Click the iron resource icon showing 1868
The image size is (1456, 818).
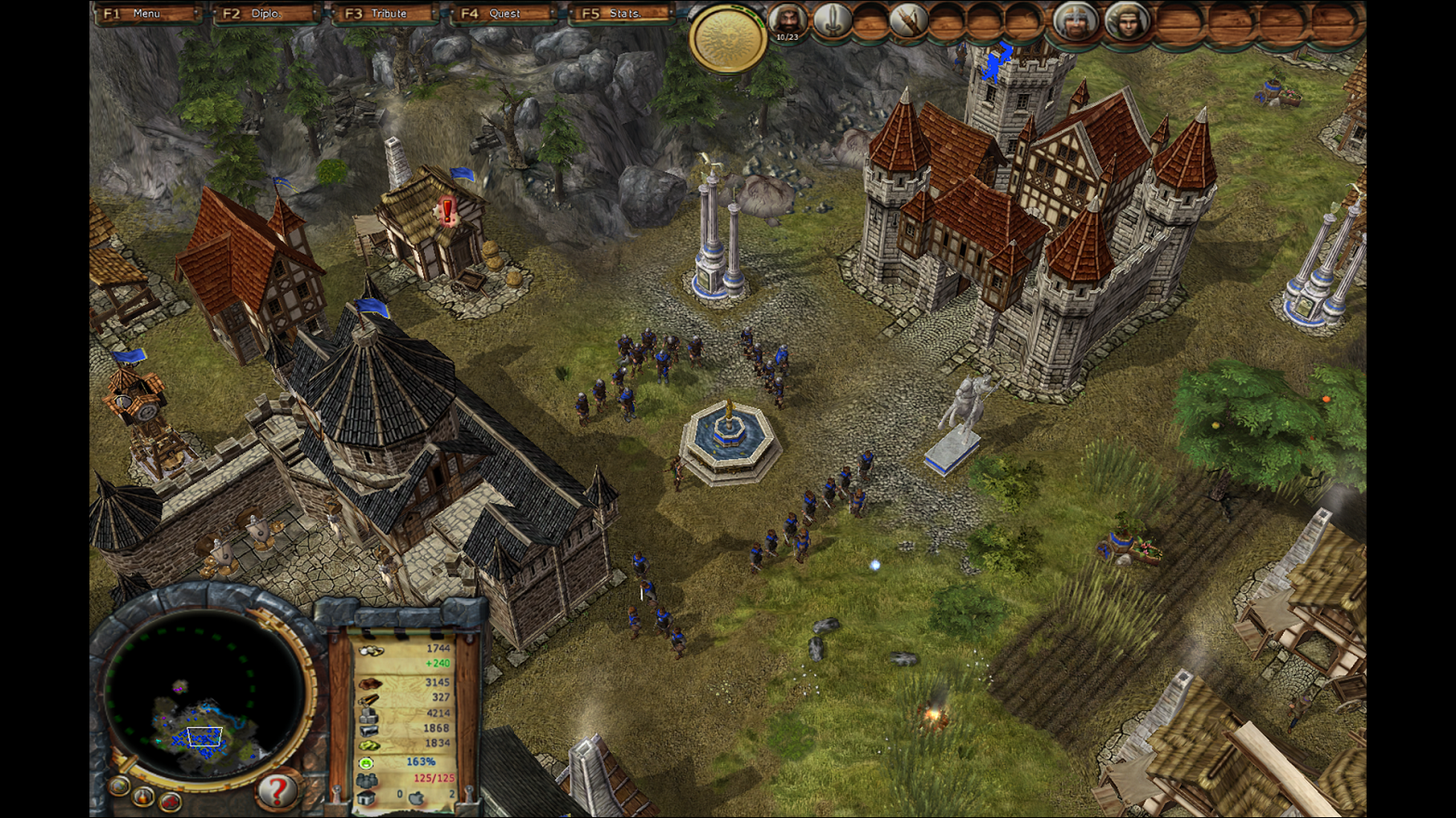coord(367,732)
